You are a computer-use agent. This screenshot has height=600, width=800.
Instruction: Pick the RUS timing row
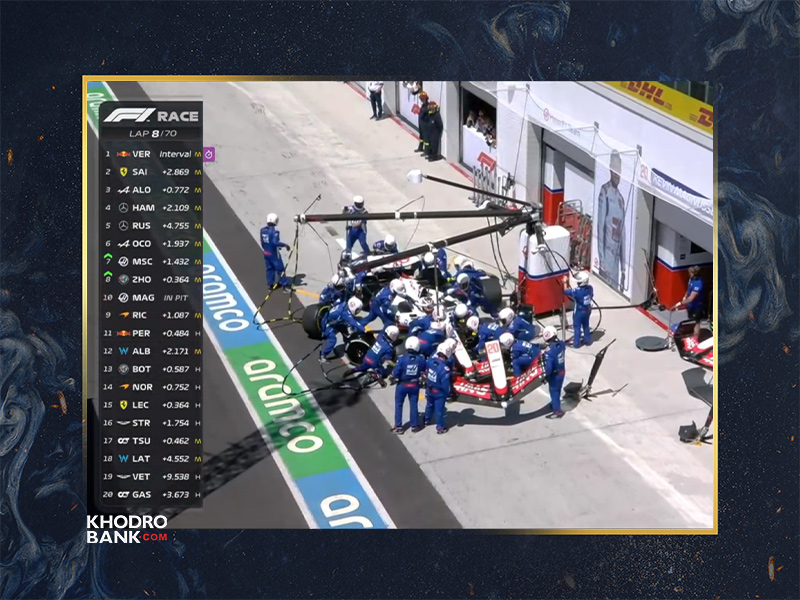coord(150,226)
